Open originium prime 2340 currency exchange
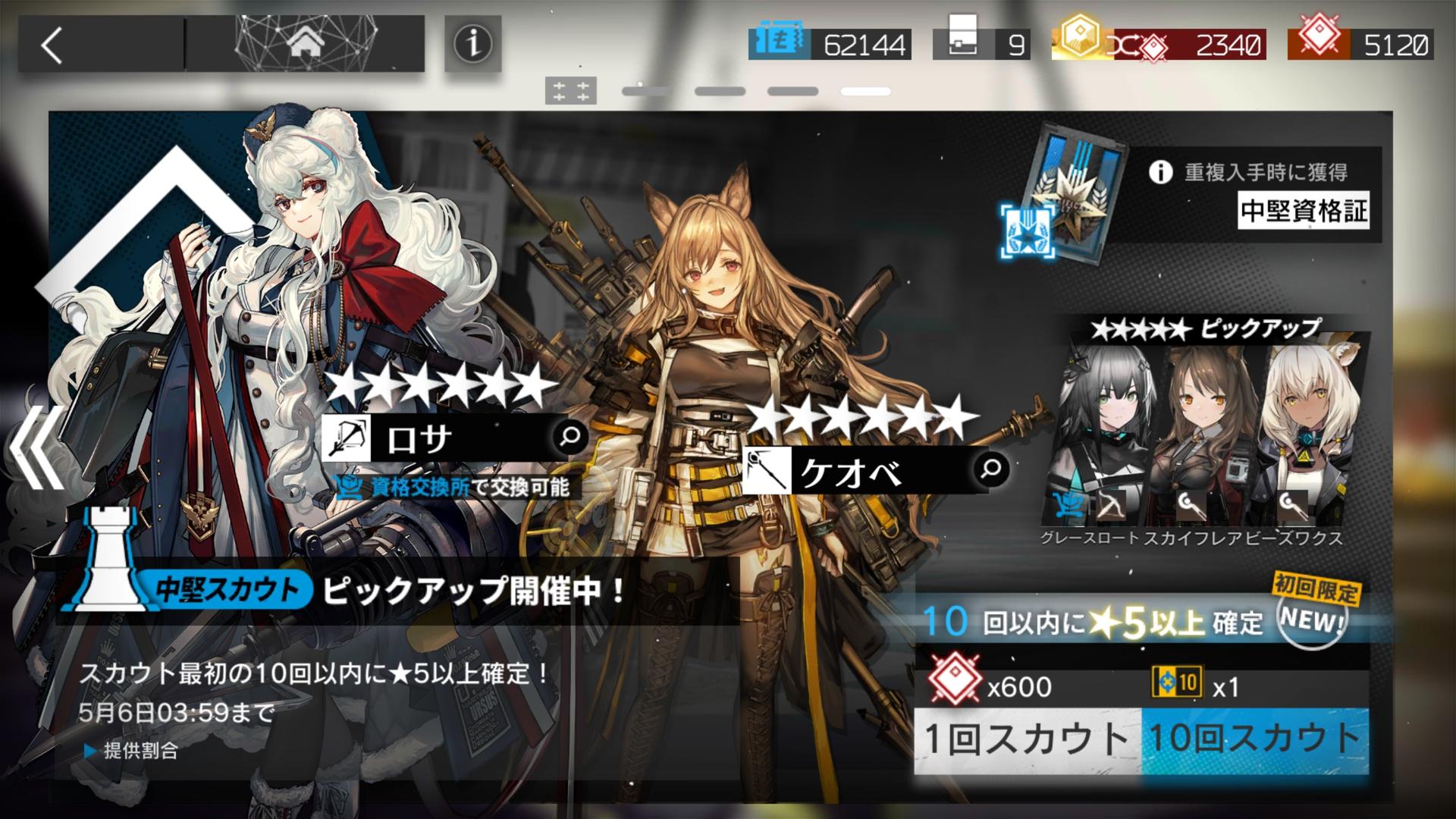The image size is (1456, 819). click(1187, 45)
